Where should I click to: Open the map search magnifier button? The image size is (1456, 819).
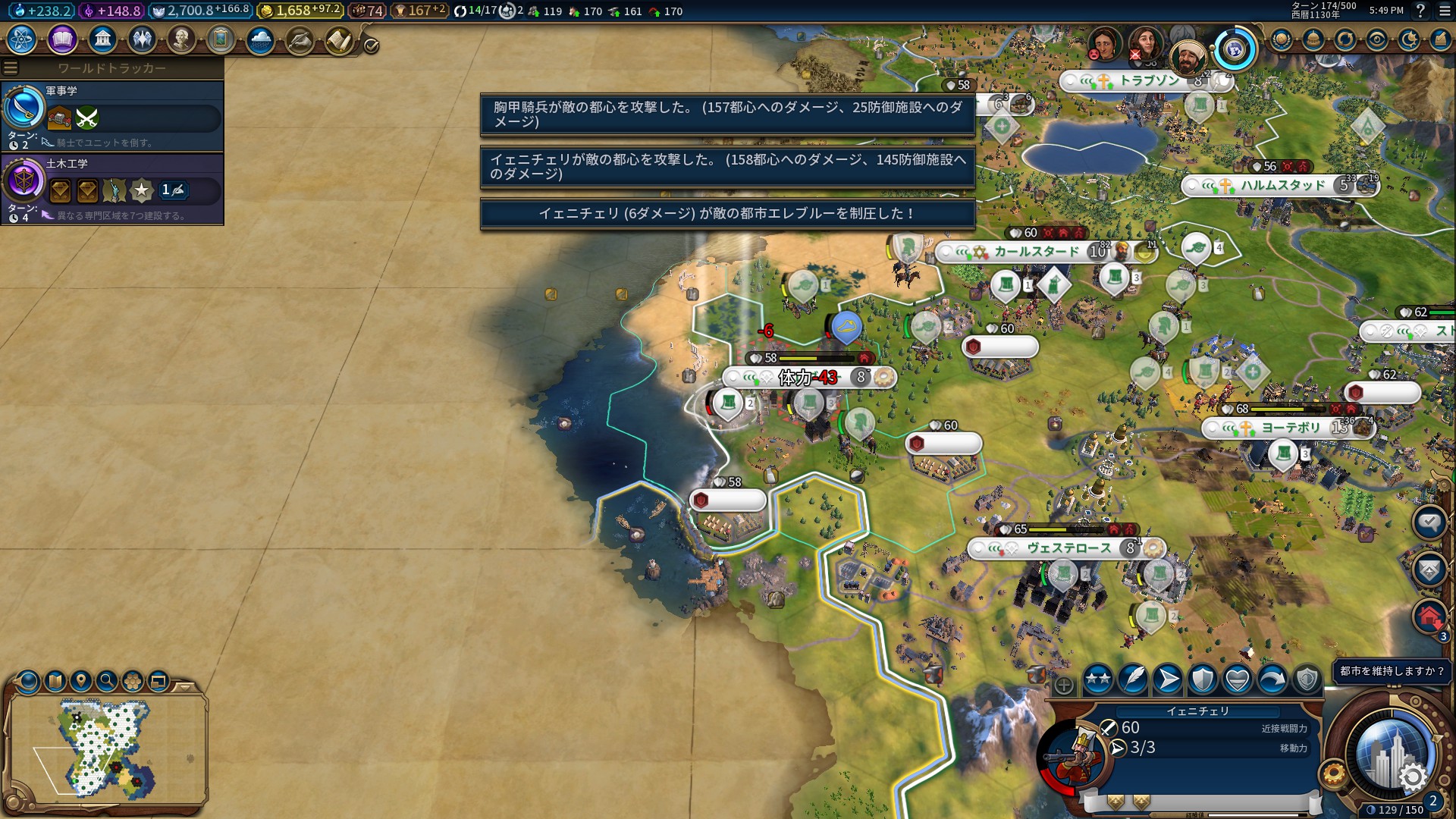point(107,681)
